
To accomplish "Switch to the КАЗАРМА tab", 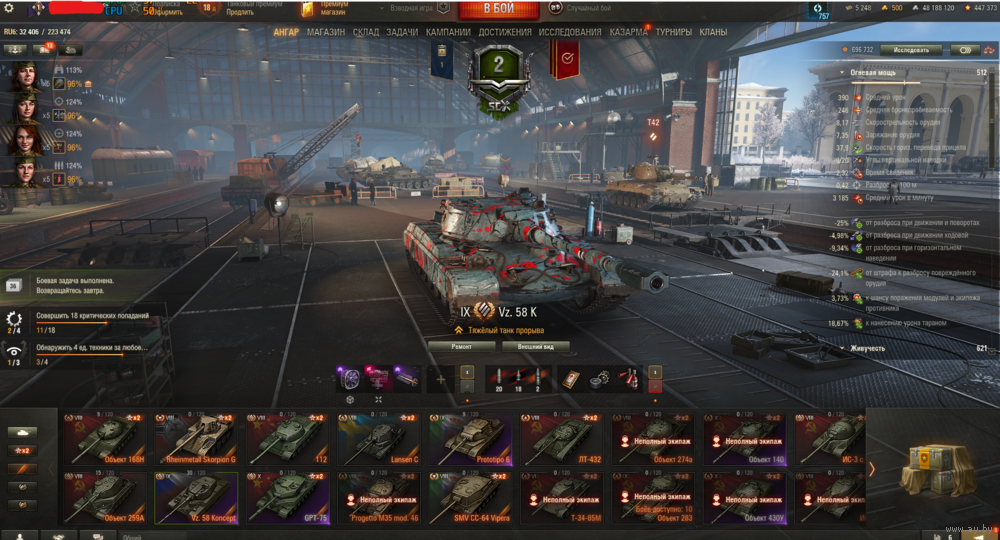I will (628, 32).
